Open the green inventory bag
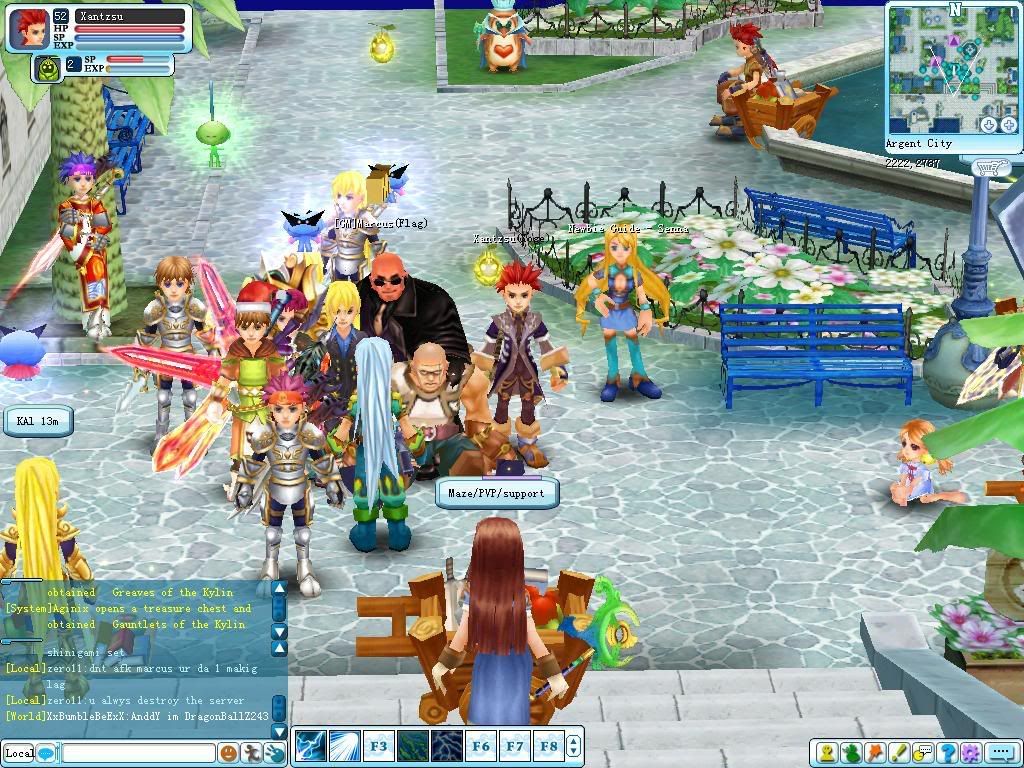 click(x=851, y=753)
